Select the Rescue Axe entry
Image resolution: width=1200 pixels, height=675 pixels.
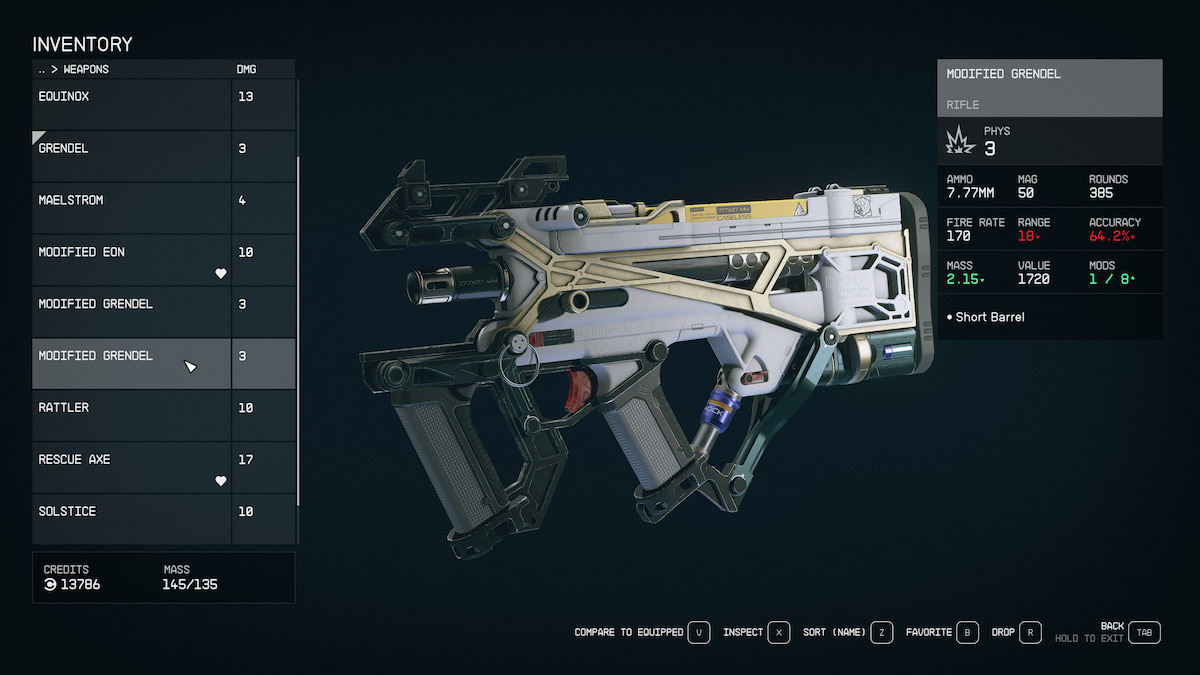[x=130, y=461]
